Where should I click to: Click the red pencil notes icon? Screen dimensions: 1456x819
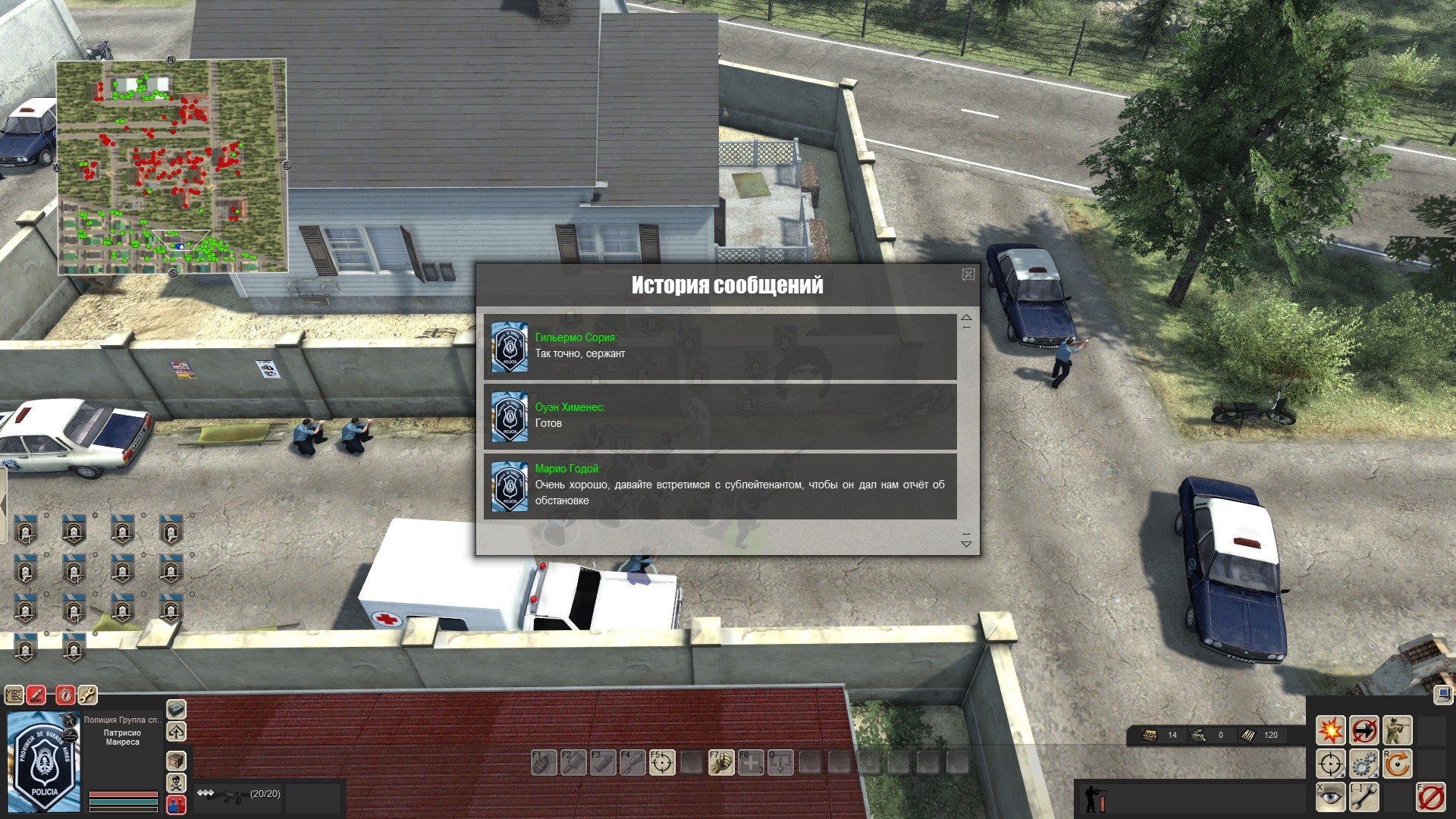coord(36,695)
